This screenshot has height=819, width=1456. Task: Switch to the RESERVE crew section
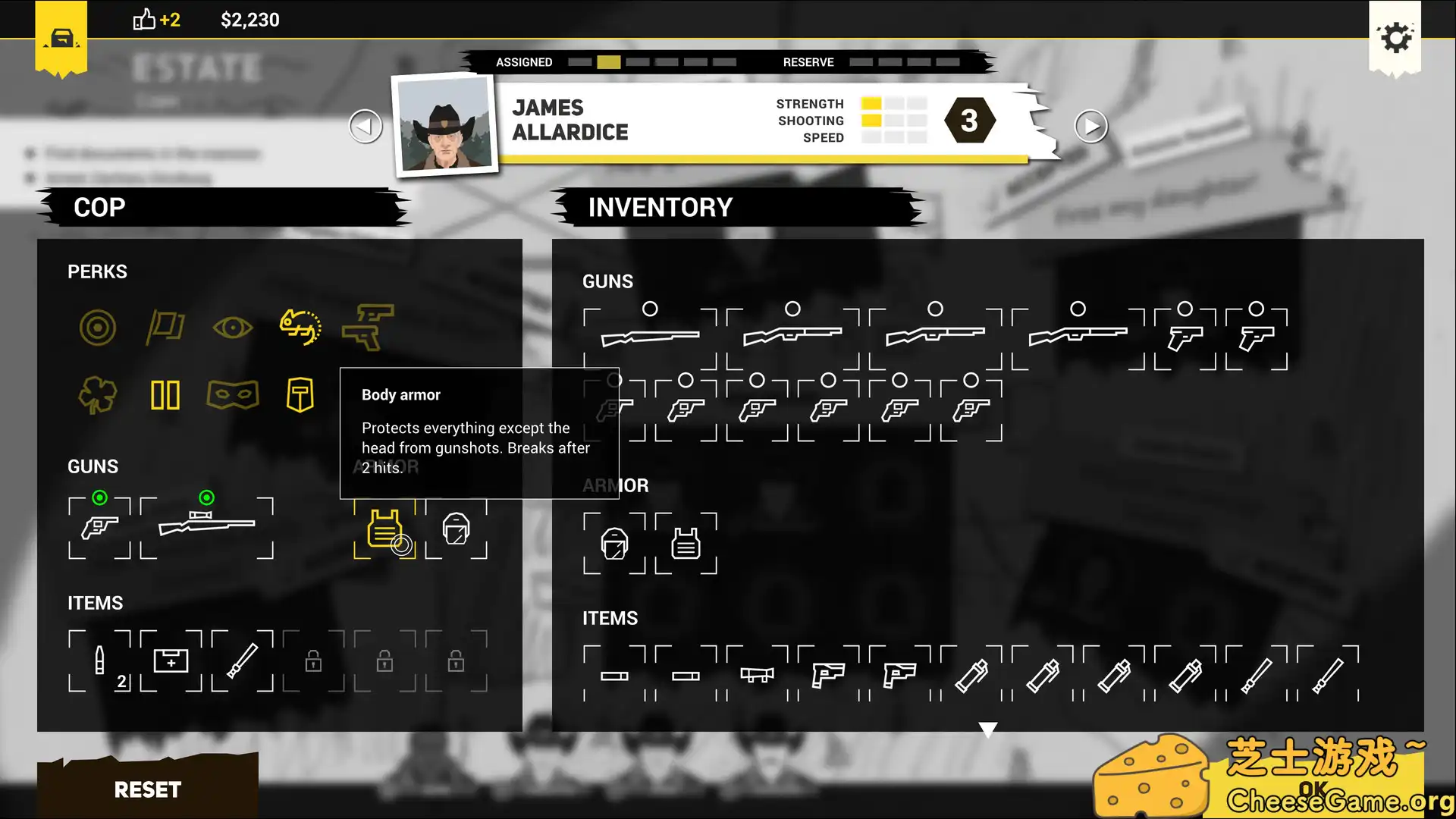(808, 62)
